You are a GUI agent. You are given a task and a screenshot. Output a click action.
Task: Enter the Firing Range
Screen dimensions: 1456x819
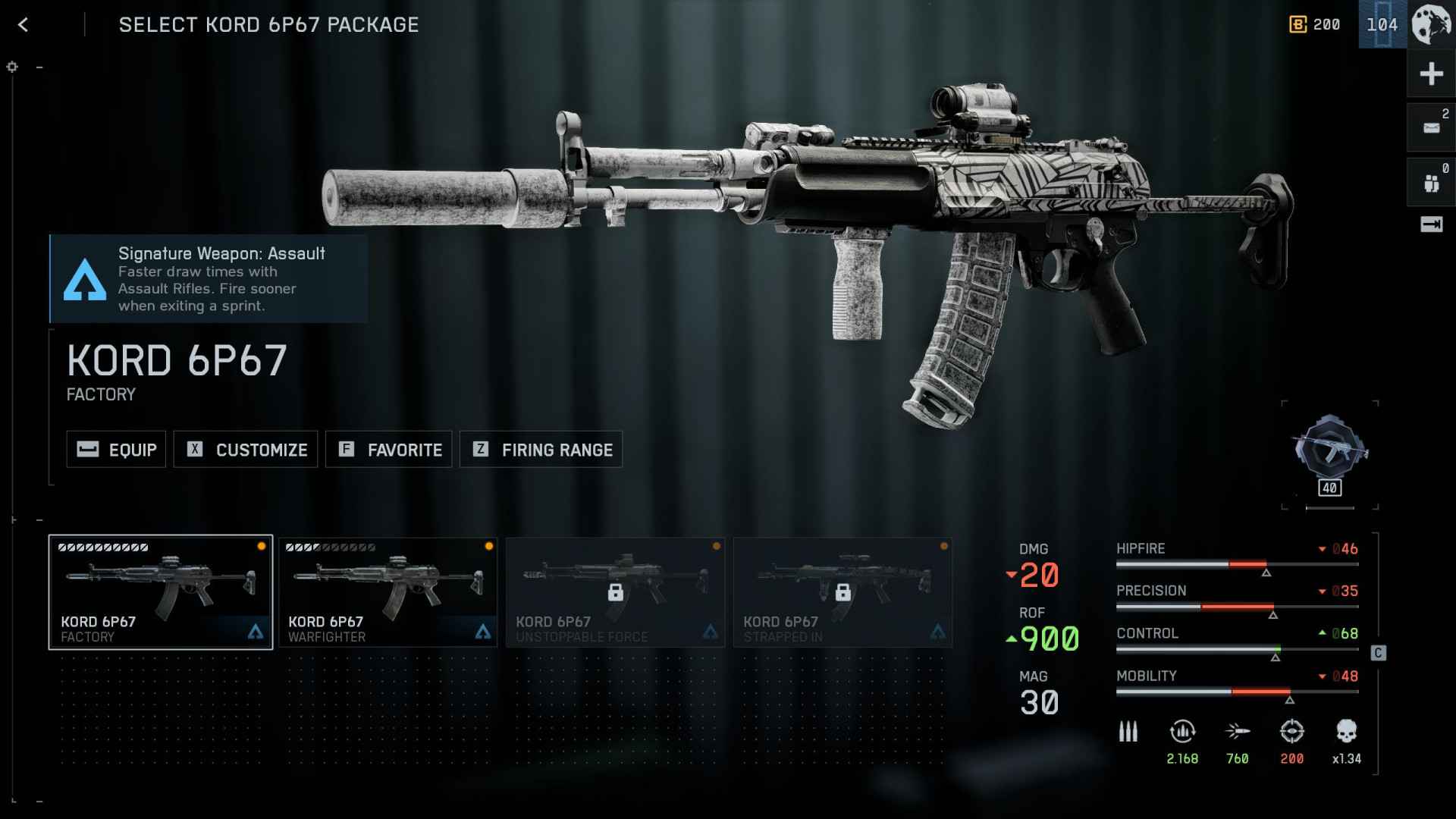coord(541,450)
